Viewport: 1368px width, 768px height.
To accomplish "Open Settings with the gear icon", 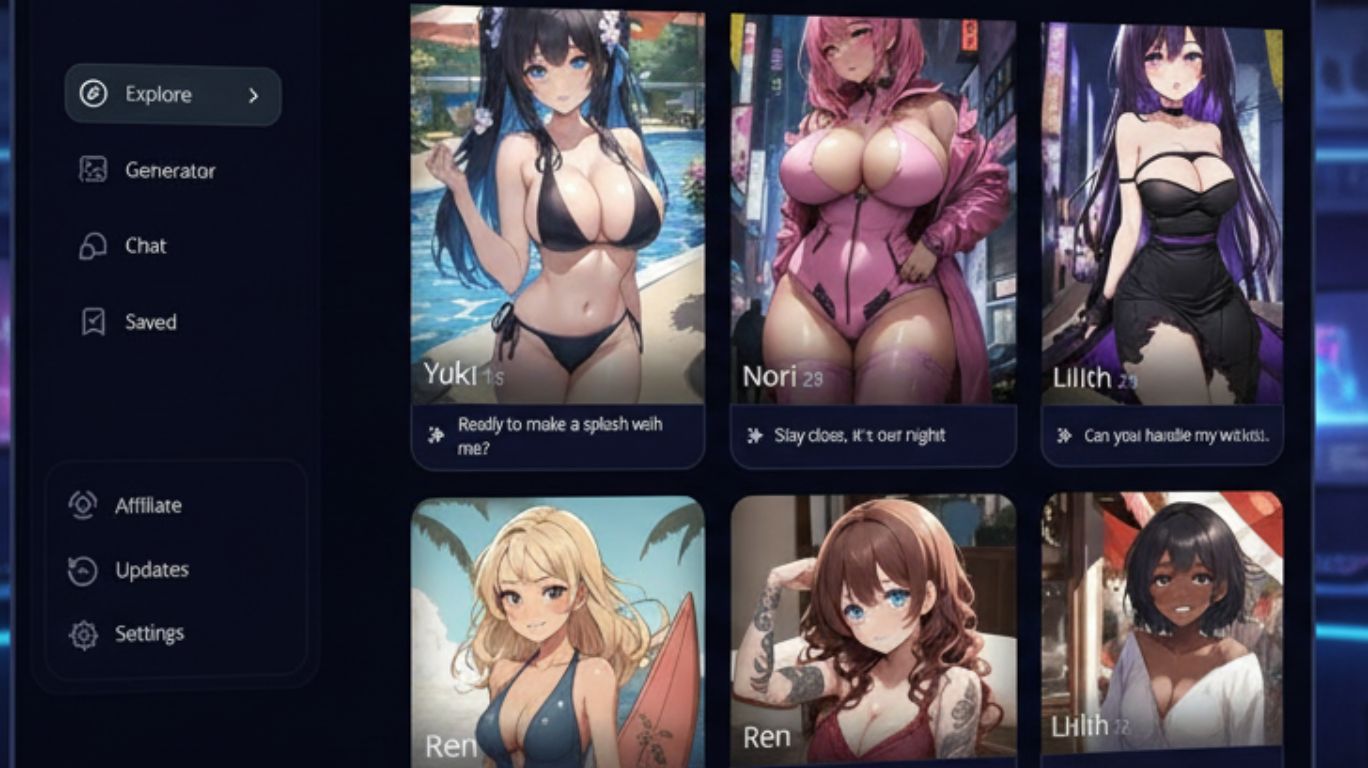I will pos(93,632).
